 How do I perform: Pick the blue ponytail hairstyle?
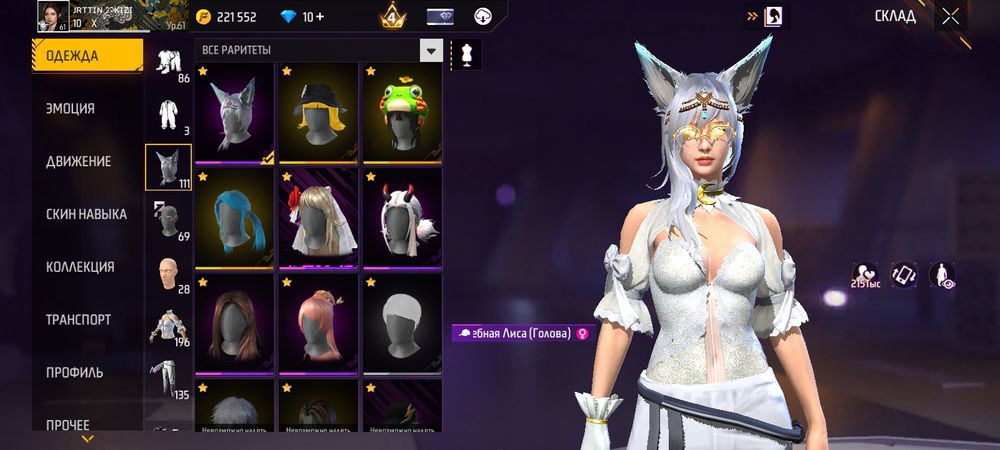pos(234,219)
